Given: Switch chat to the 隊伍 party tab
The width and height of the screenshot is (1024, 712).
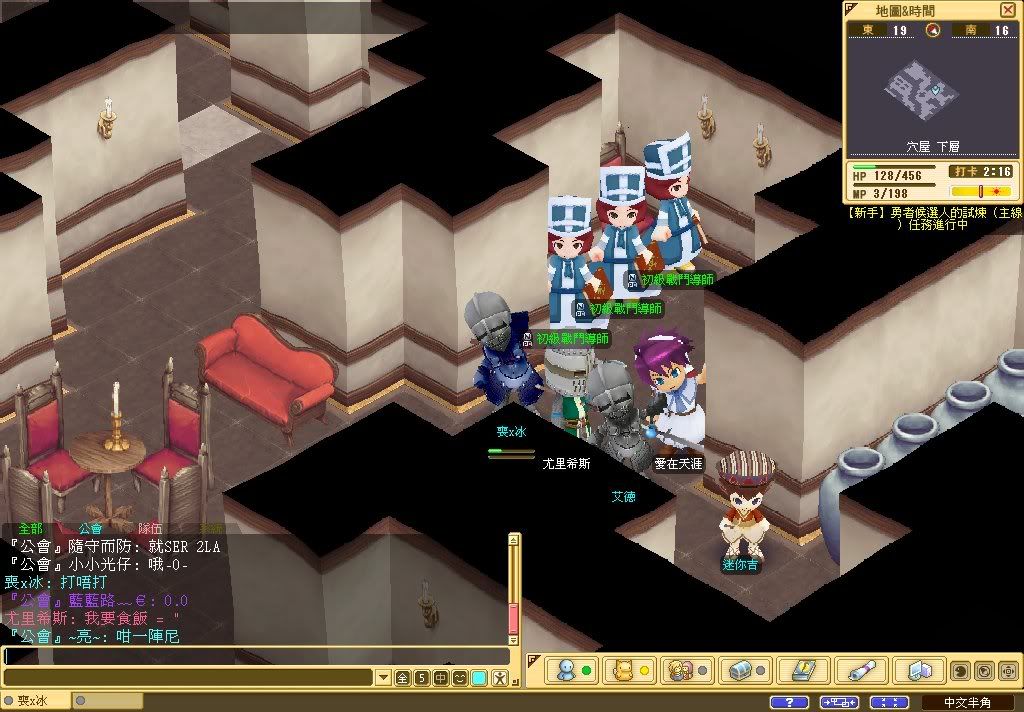Looking at the screenshot, I should tap(150, 528).
